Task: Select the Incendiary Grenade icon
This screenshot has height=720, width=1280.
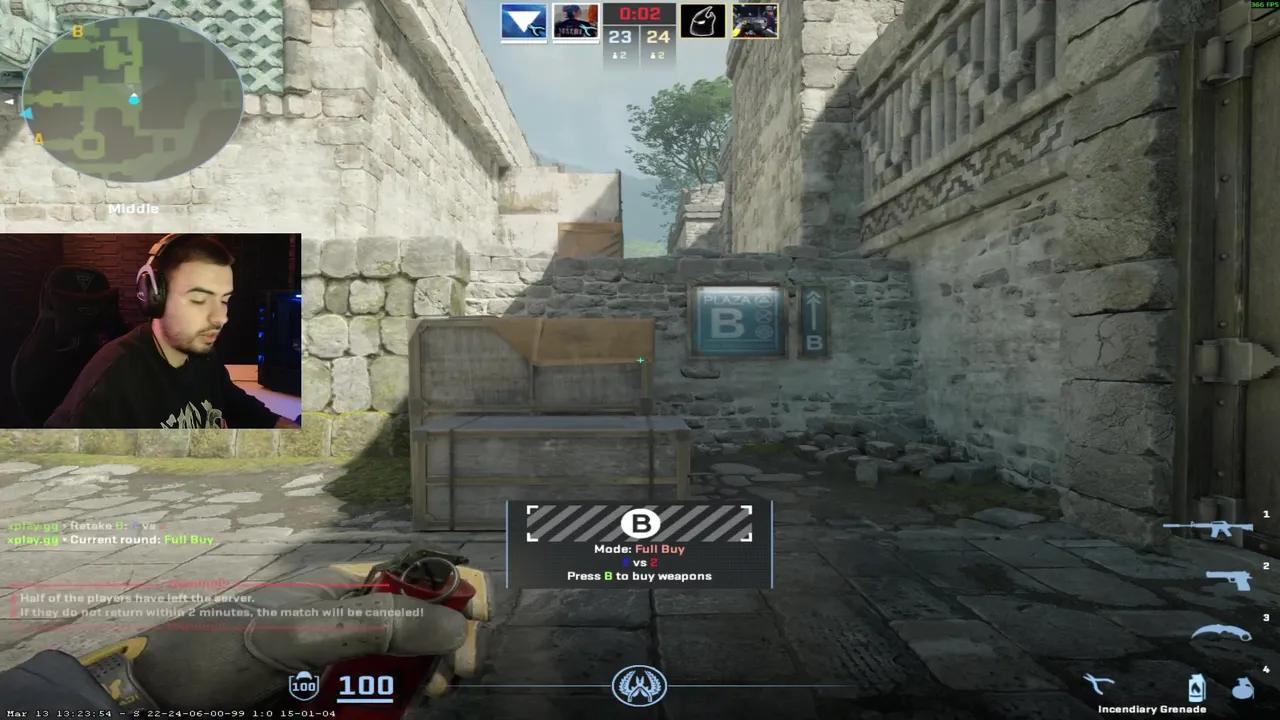Action: [x=1197, y=685]
